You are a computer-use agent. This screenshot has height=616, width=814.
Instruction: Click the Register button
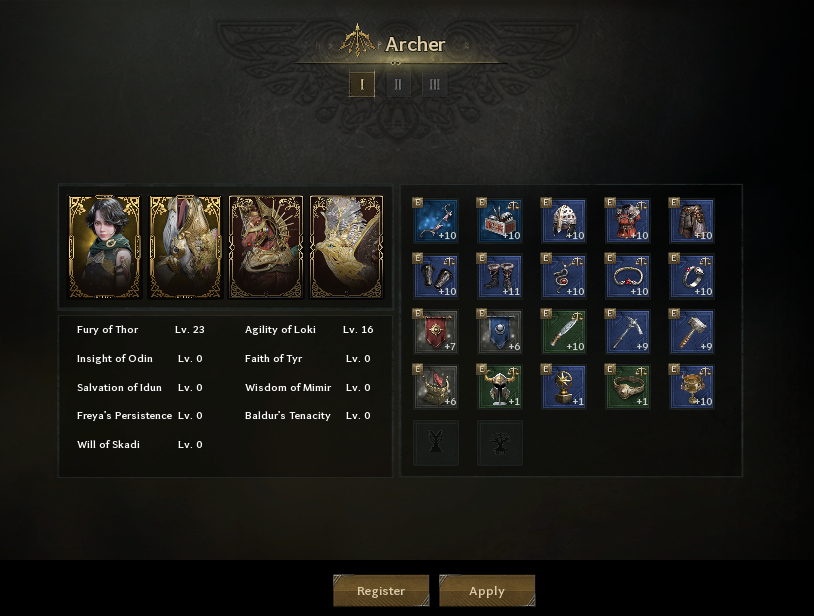click(x=381, y=590)
